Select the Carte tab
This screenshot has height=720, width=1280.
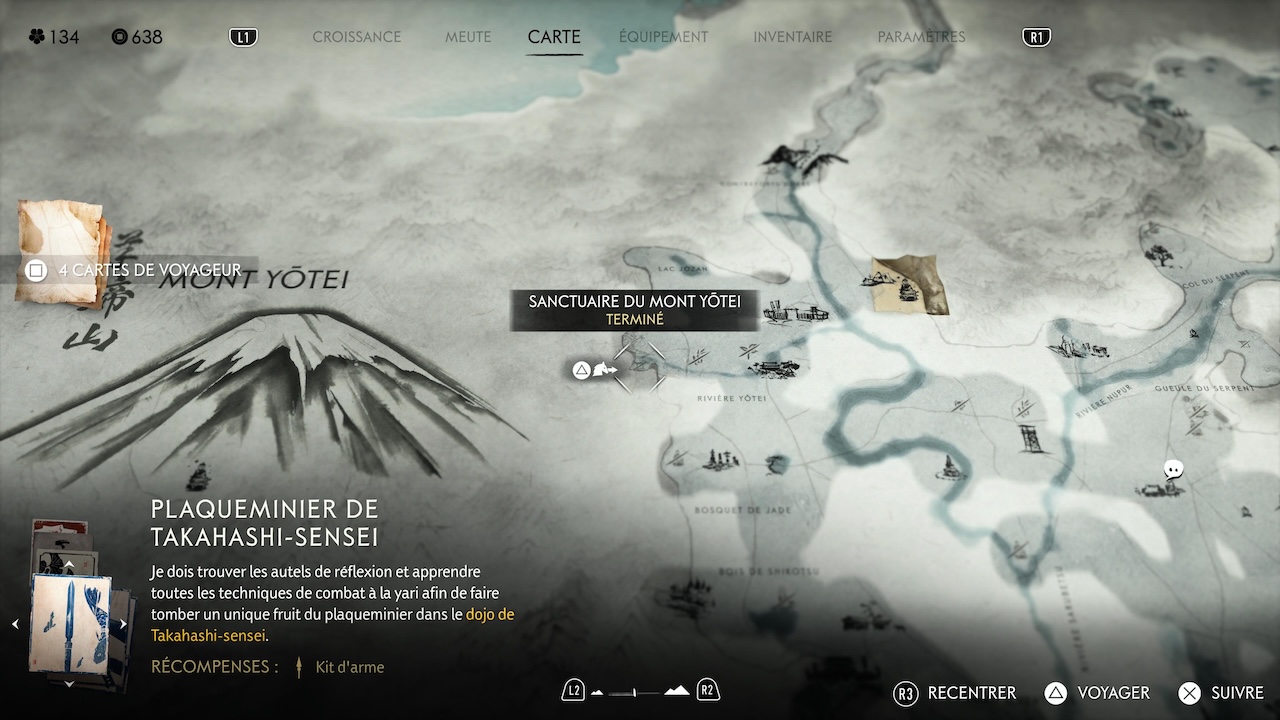tap(554, 37)
